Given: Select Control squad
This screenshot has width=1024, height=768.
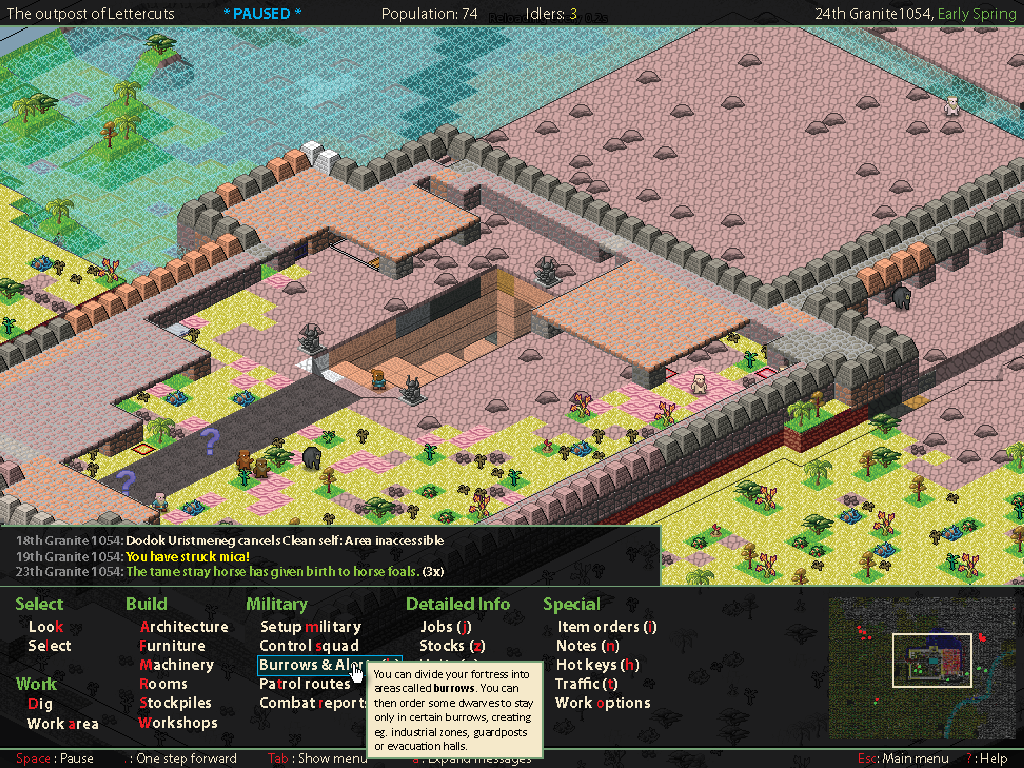Looking at the screenshot, I should [309, 646].
